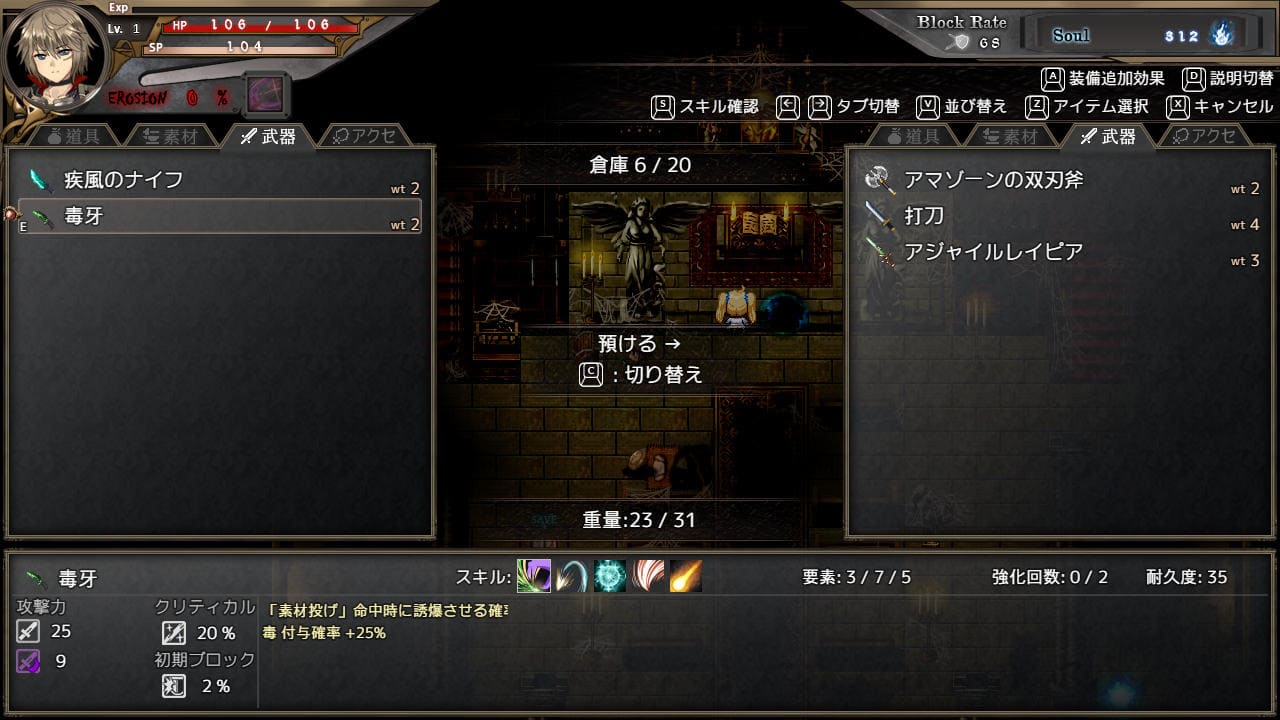
Task: Switch to the left アクセ tab
Action: (x=364, y=136)
